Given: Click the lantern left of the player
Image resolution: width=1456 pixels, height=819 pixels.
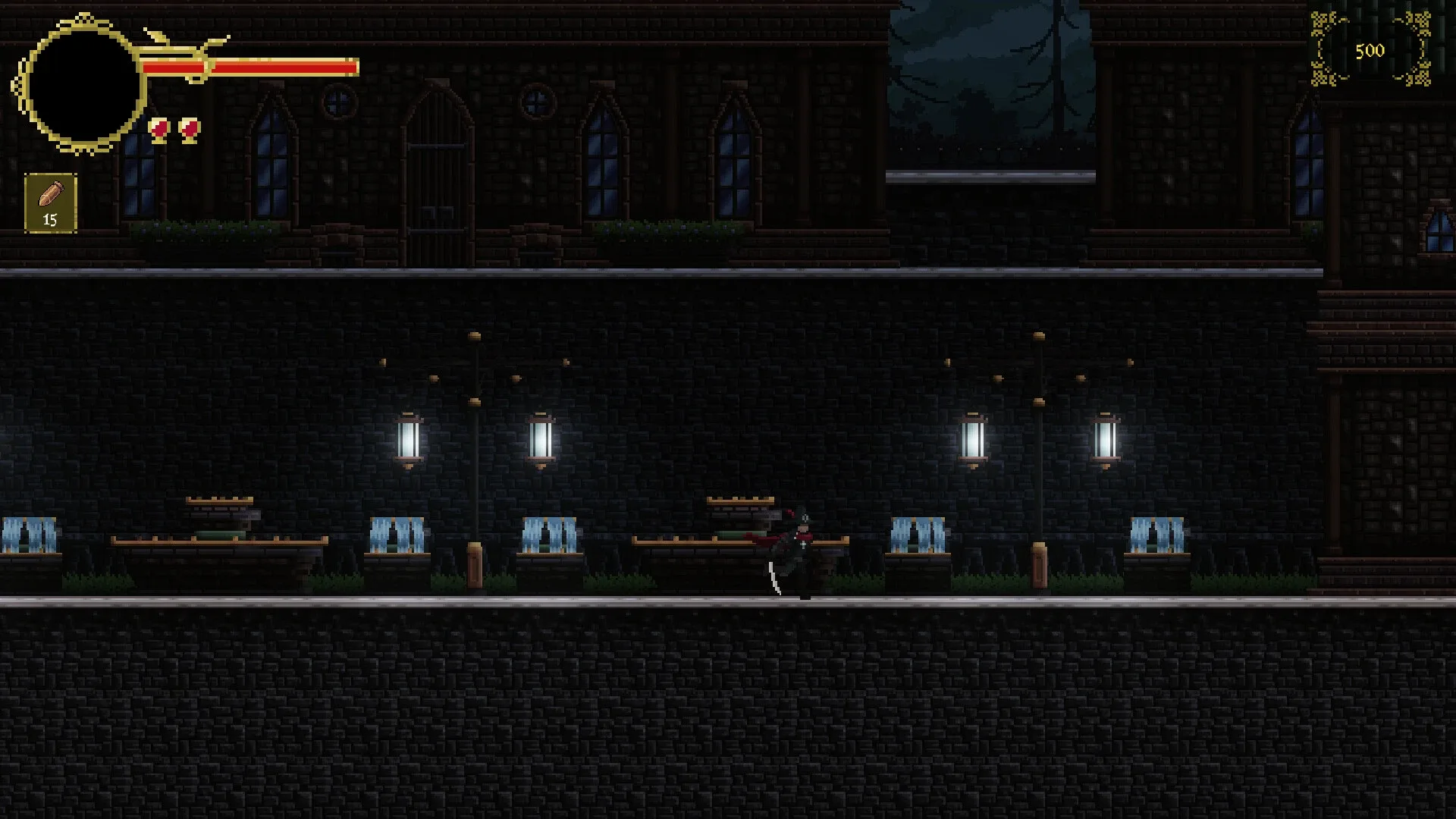Looking at the screenshot, I should click(541, 440).
